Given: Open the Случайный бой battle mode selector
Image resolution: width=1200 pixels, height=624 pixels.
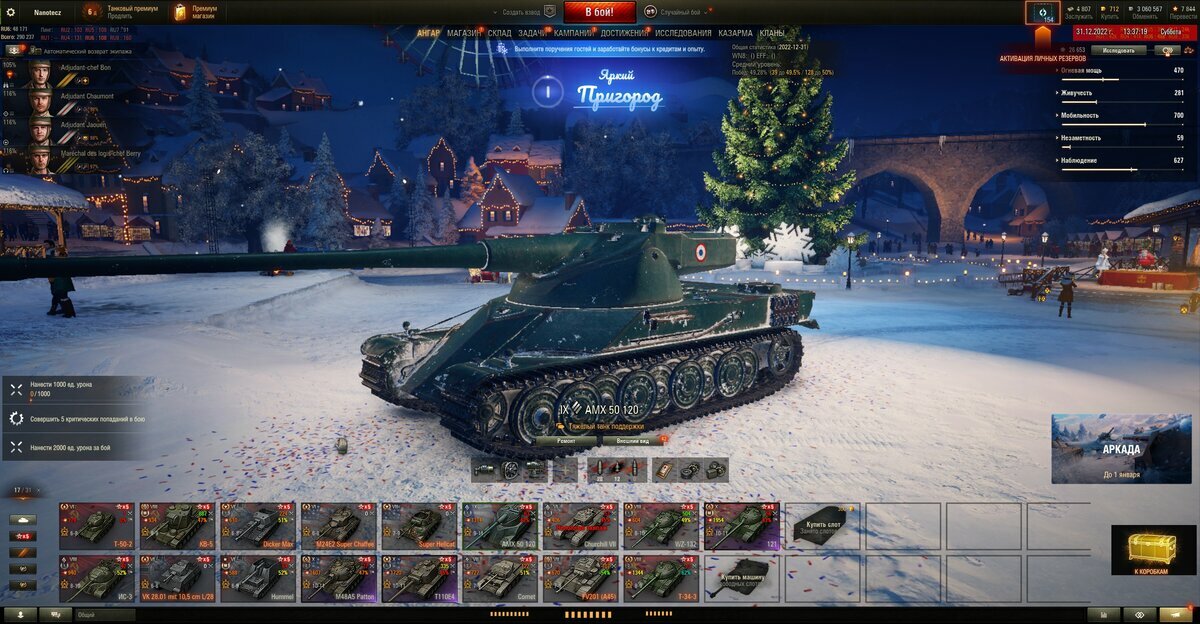Looking at the screenshot, I should [680, 12].
